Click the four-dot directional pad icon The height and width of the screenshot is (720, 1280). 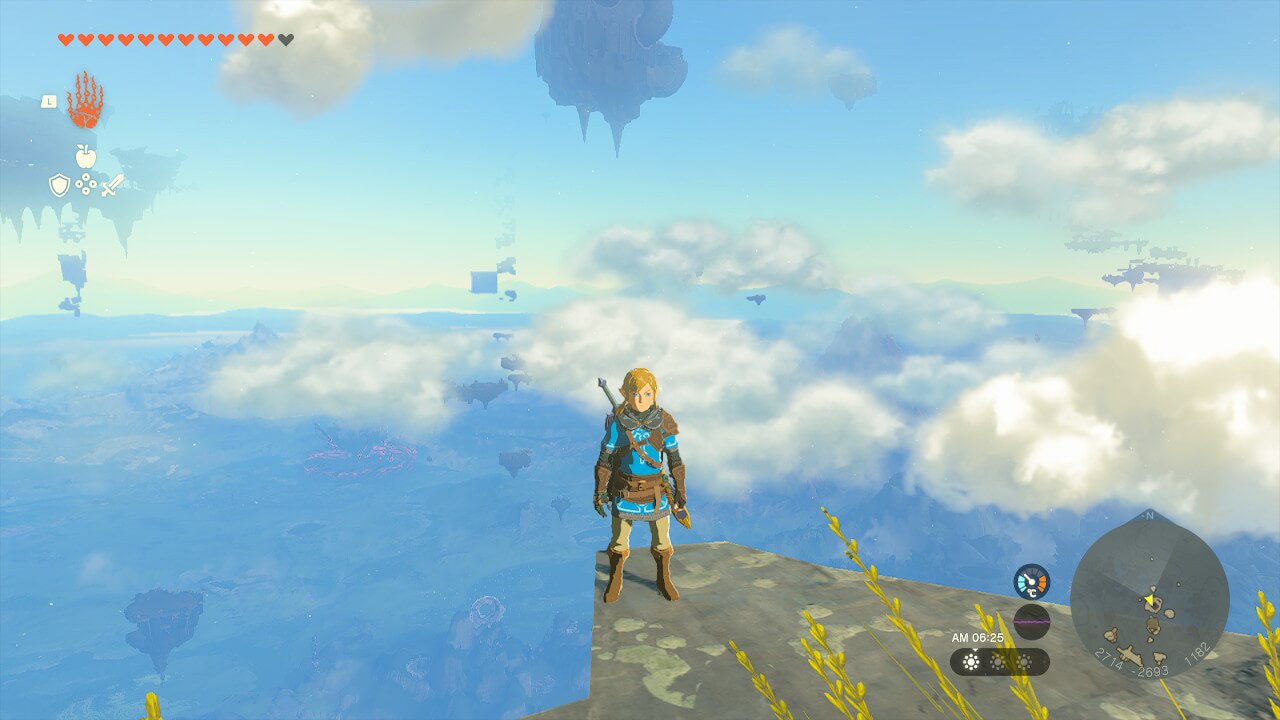click(86, 185)
